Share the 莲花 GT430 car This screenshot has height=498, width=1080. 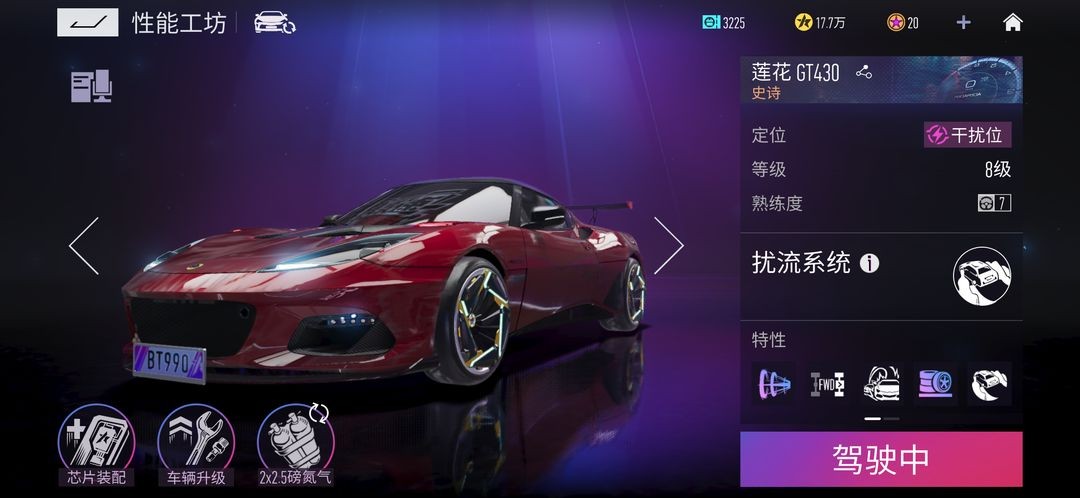(864, 72)
